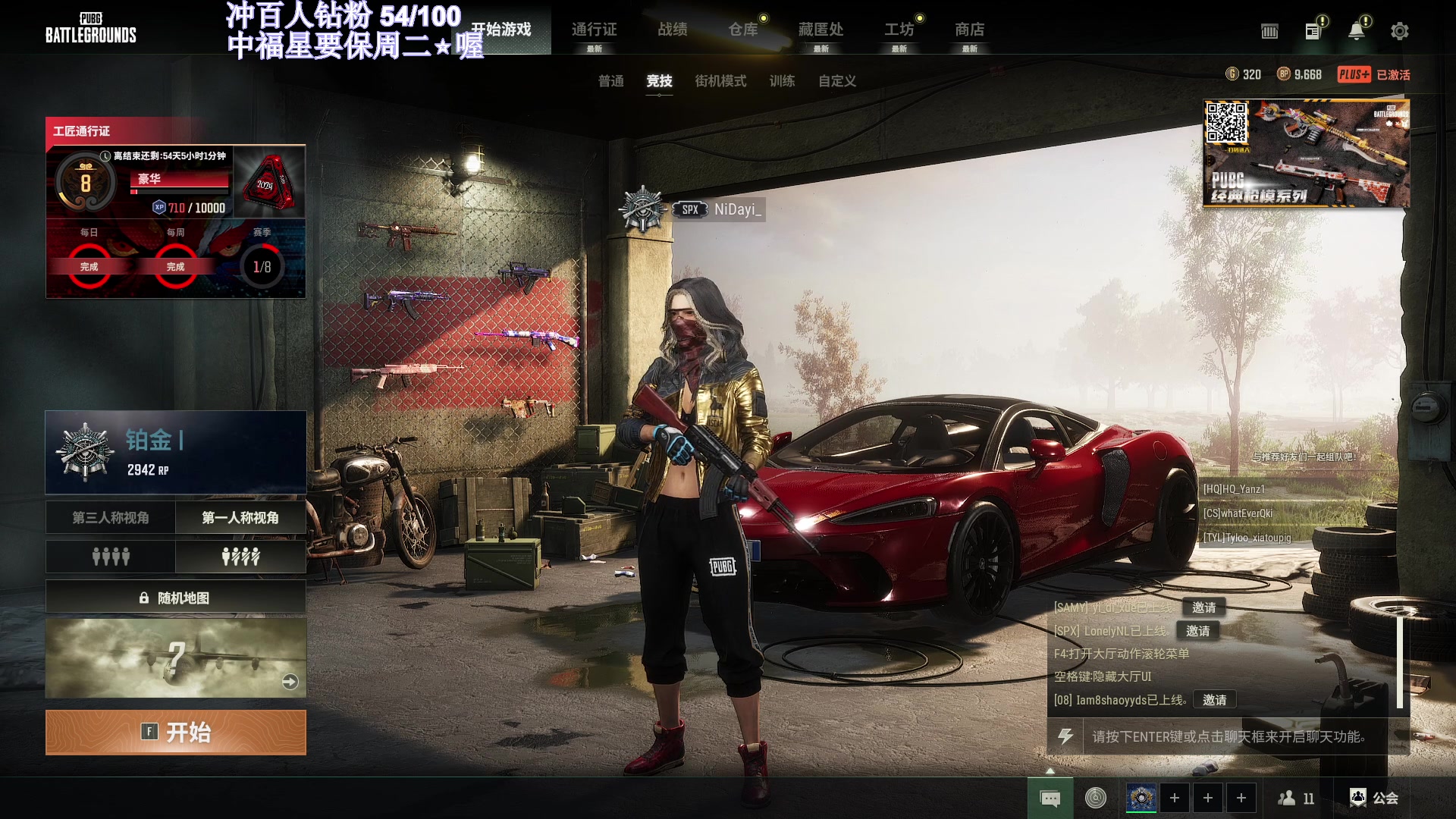Screen dimensions: 1456x819
Task: Check the notification bell icon
Action: click(1356, 31)
